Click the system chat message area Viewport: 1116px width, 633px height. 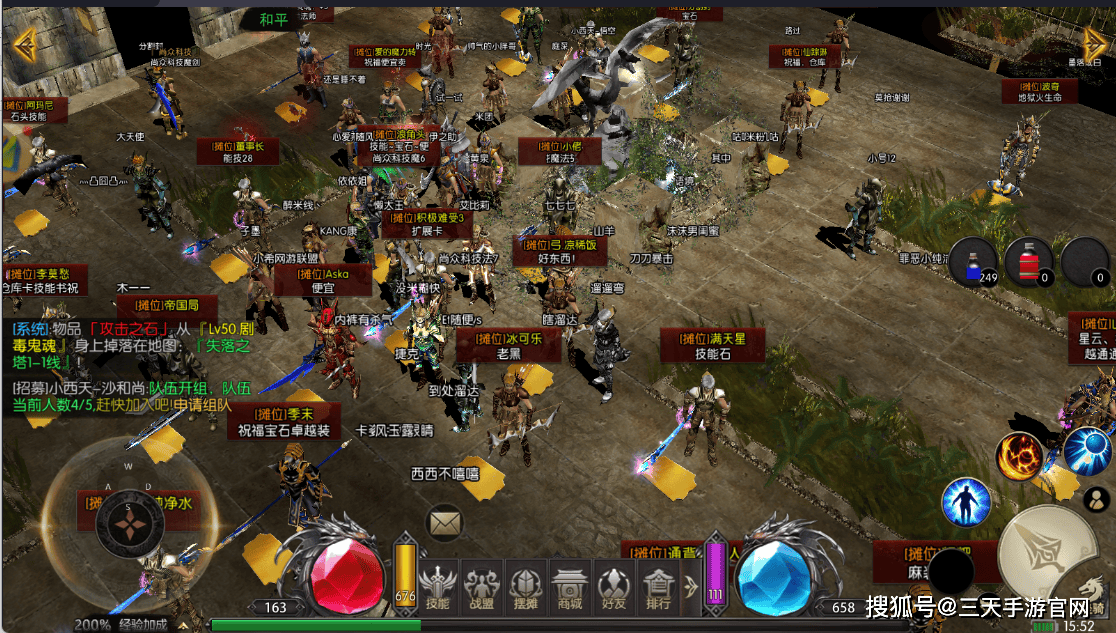tap(130, 345)
